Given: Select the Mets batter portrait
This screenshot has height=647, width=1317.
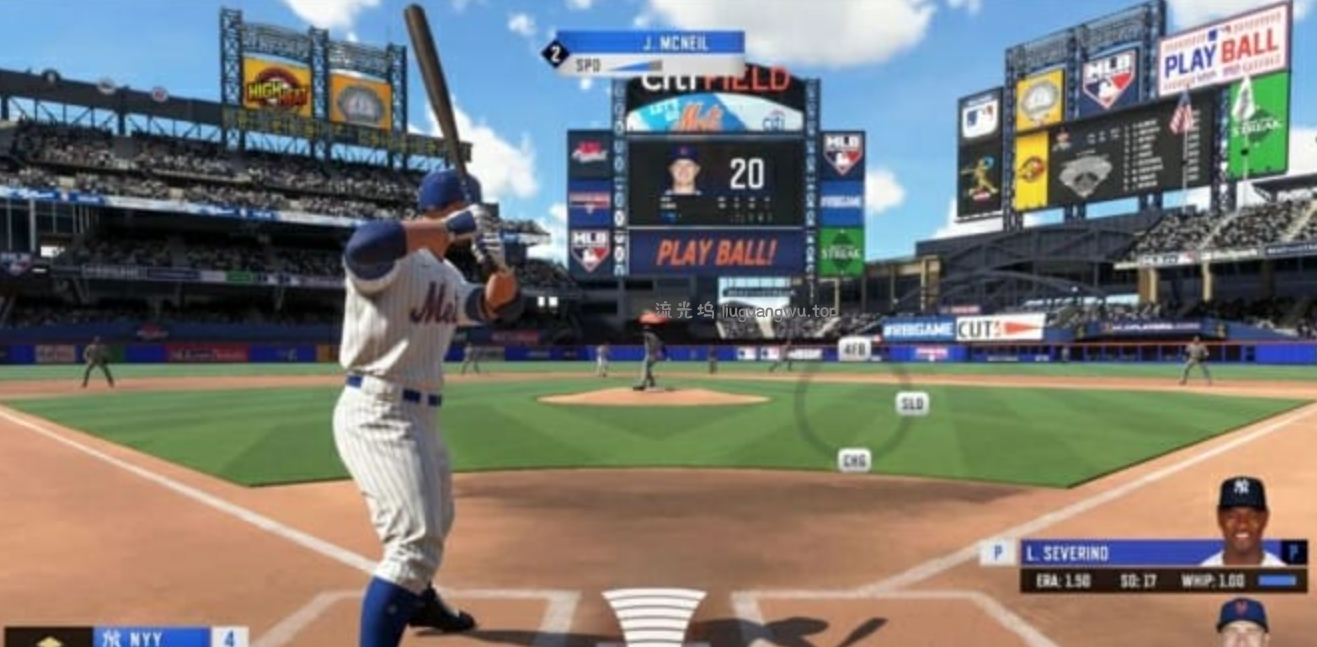Looking at the screenshot, I should pyautogui.click(x=1242, y=622).
